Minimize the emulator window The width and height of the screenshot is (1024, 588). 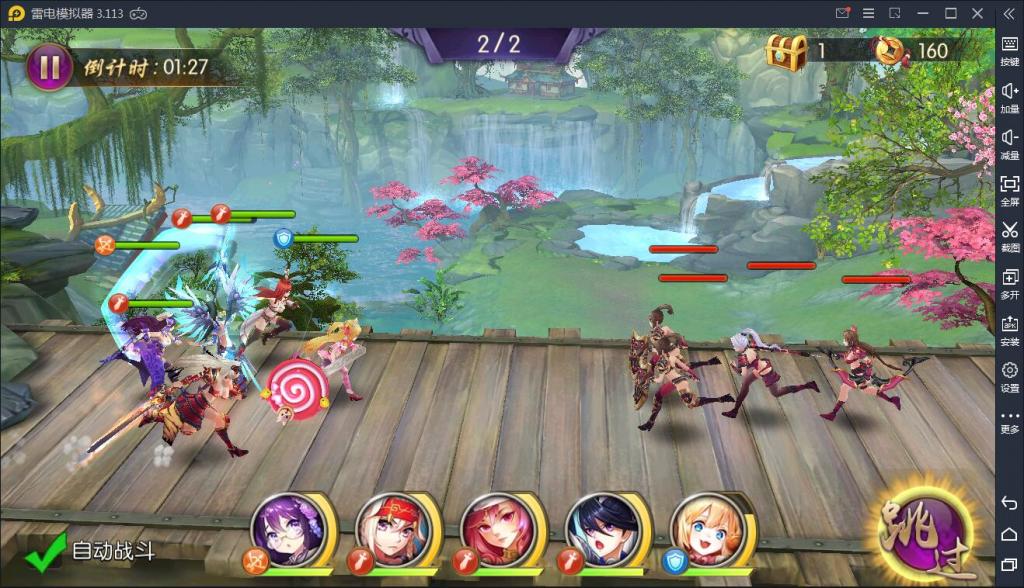(923, 13)
